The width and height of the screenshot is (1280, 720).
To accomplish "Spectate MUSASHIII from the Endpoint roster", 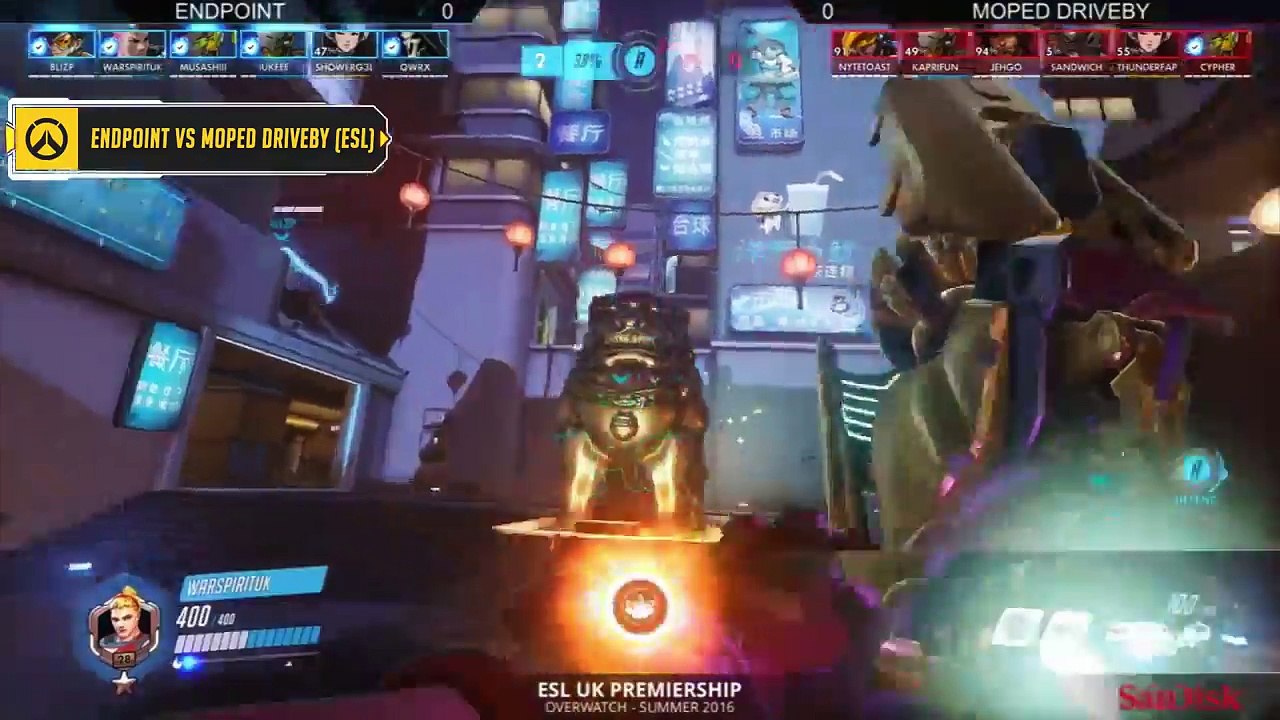I will [203, 46].
